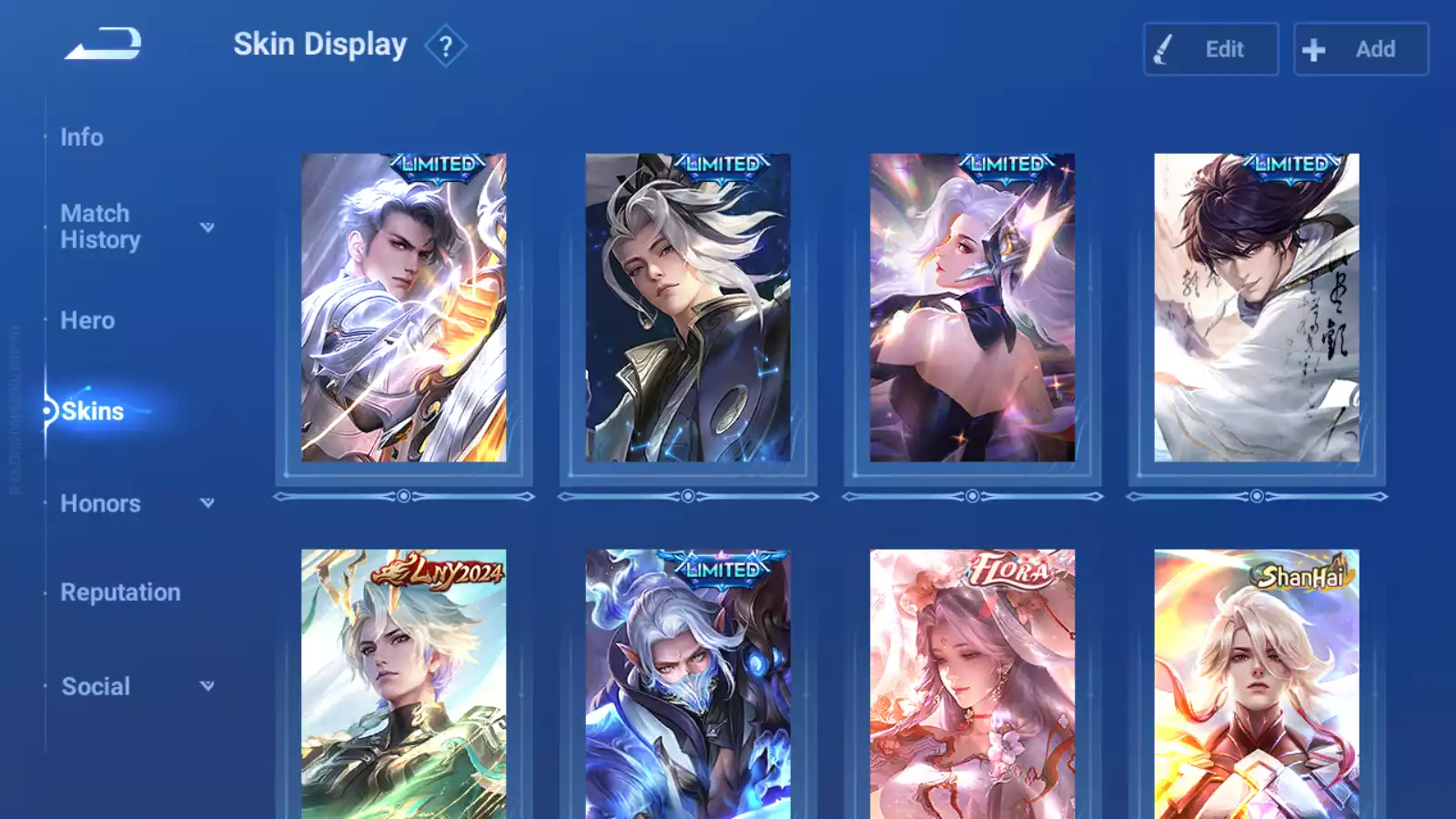
Task: Select the white-robed calligraphy Limited skin card
Action: (1257, 308)
